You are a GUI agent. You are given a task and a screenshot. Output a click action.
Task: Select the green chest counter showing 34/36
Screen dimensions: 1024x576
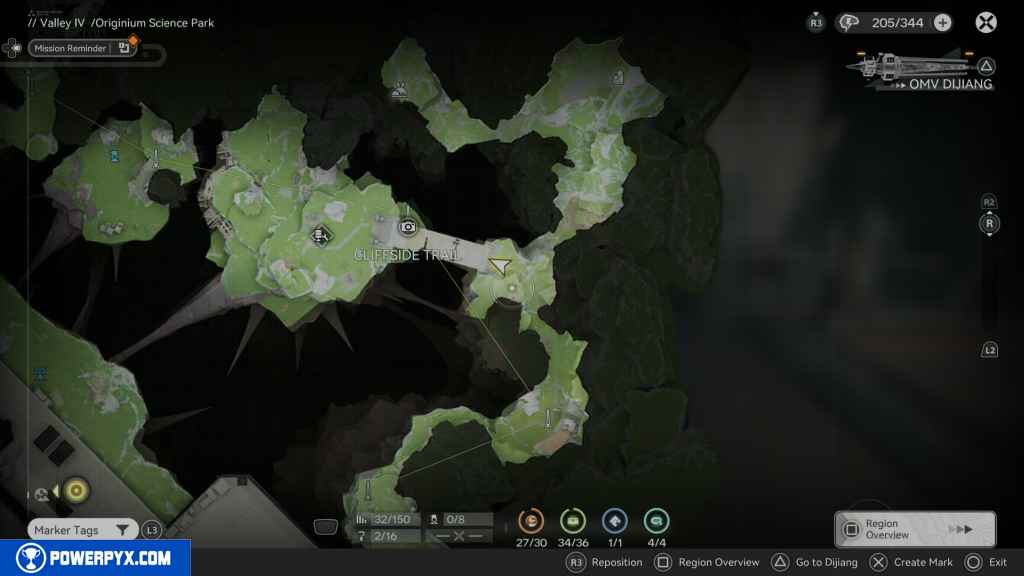573,521
